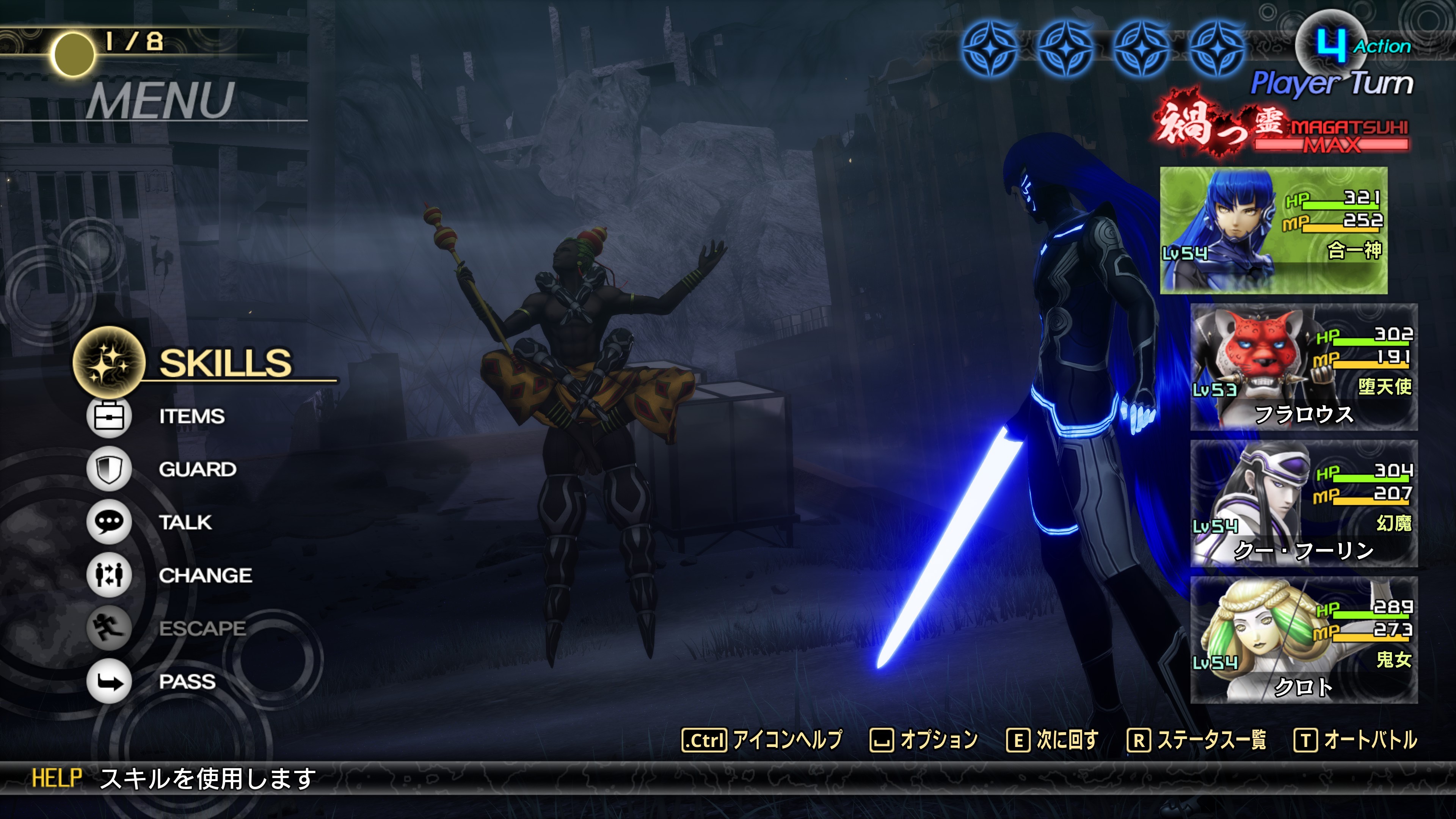Select PASS to skip the turn

[187, 682]
